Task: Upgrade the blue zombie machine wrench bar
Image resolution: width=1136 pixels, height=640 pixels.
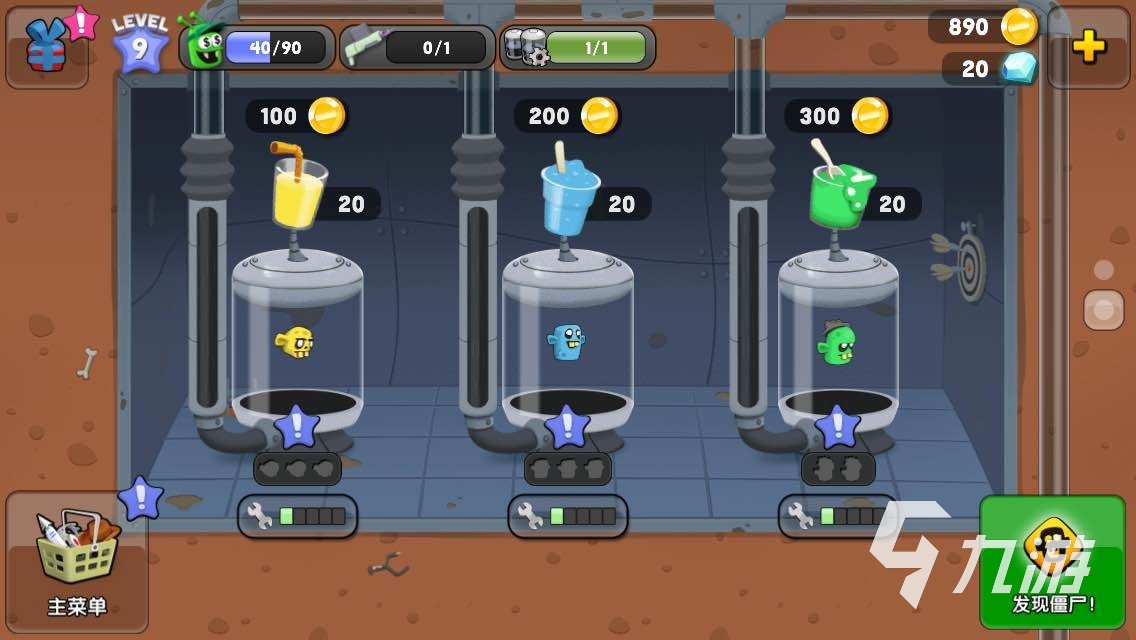Action: (568, 516)
